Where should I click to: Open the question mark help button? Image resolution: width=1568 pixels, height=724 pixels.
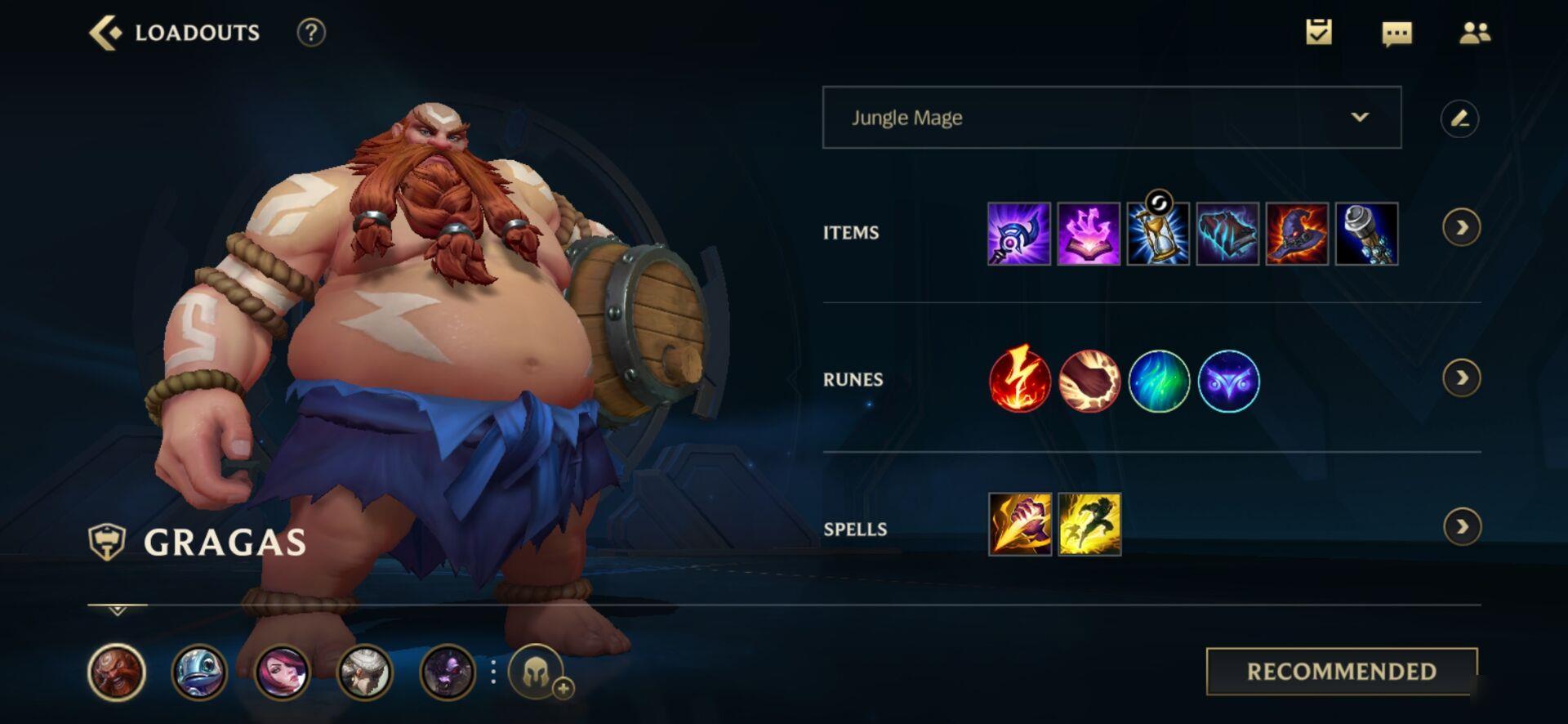(x=310, y=34)
